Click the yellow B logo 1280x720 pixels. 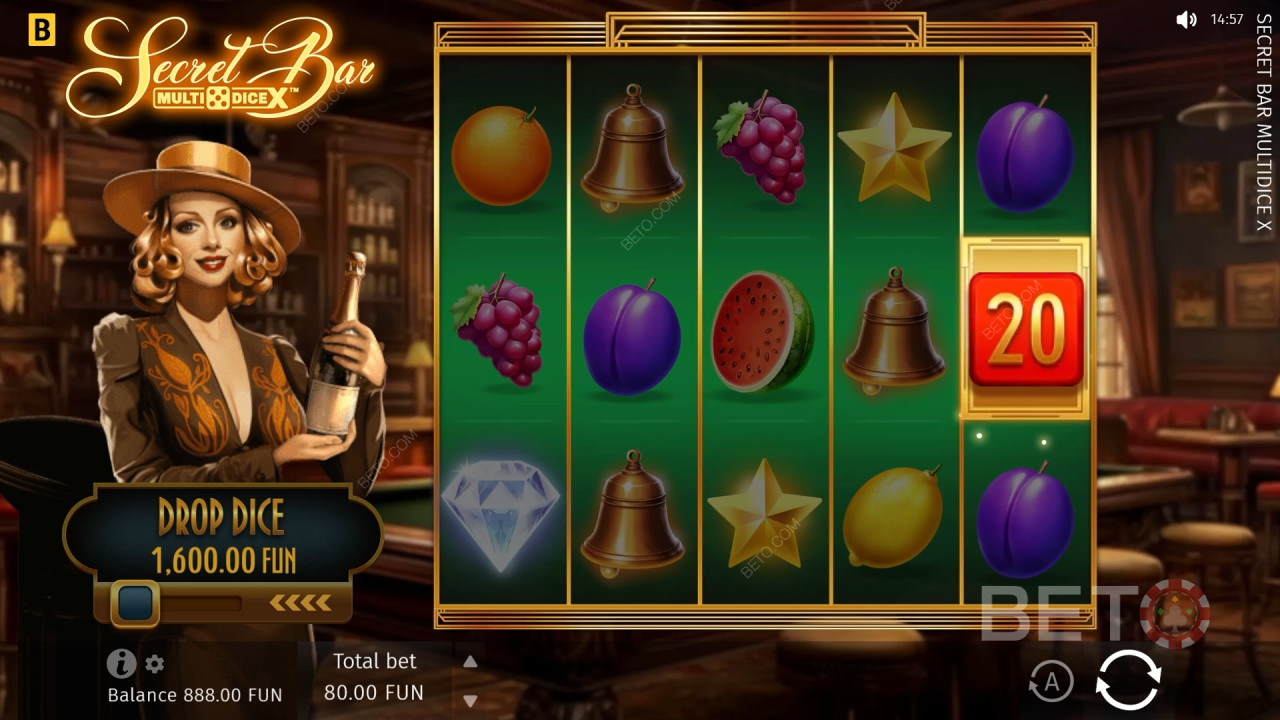41,31
